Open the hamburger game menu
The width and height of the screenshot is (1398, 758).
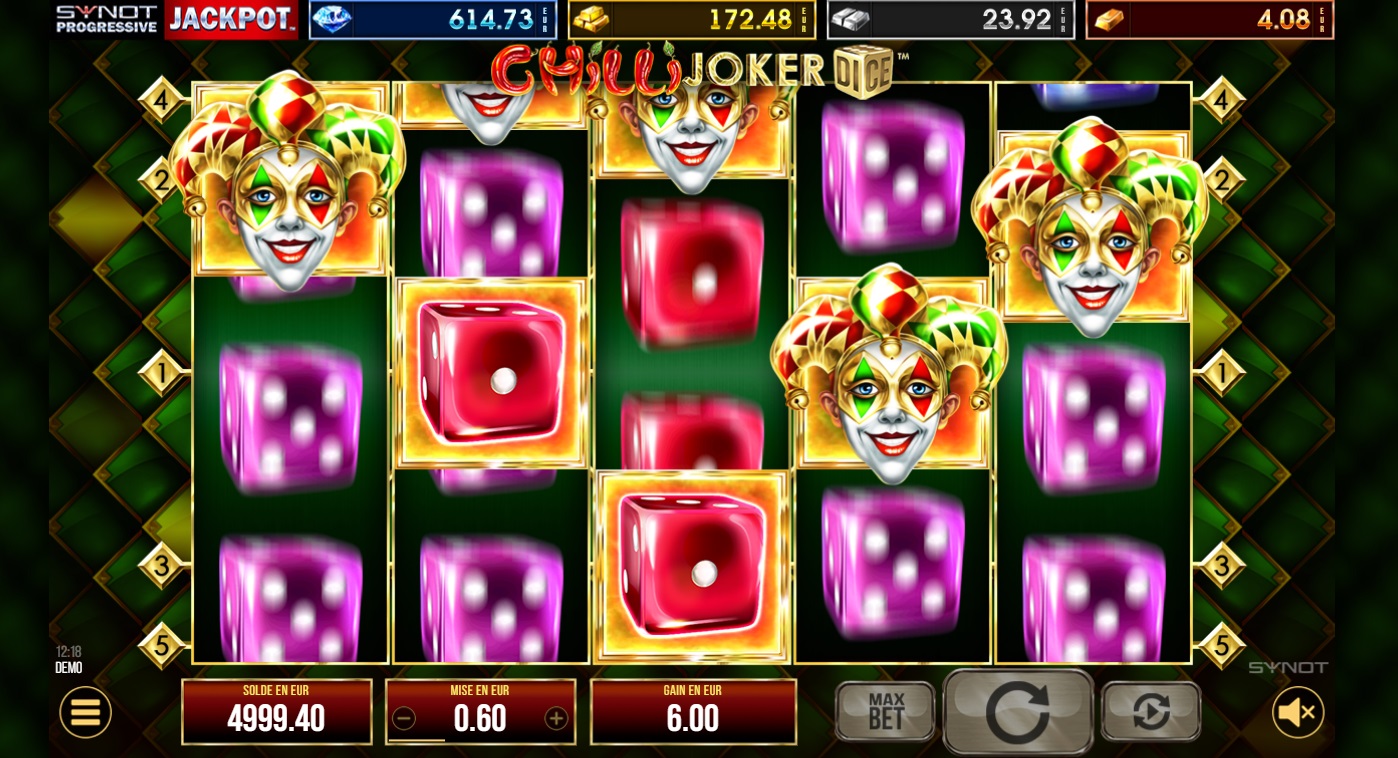(85, 712)
